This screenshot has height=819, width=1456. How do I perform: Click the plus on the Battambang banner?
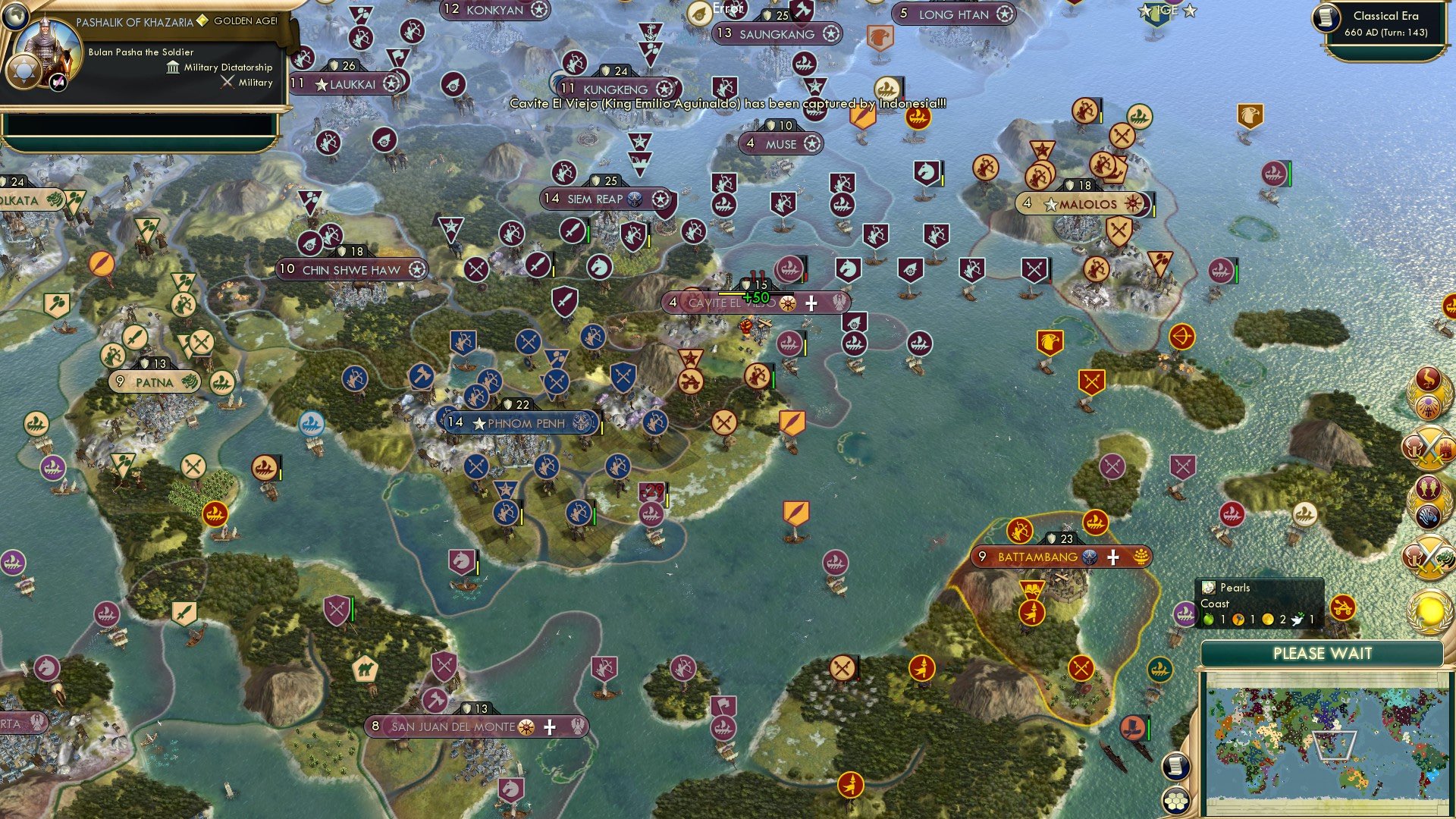pos(1112,556)
